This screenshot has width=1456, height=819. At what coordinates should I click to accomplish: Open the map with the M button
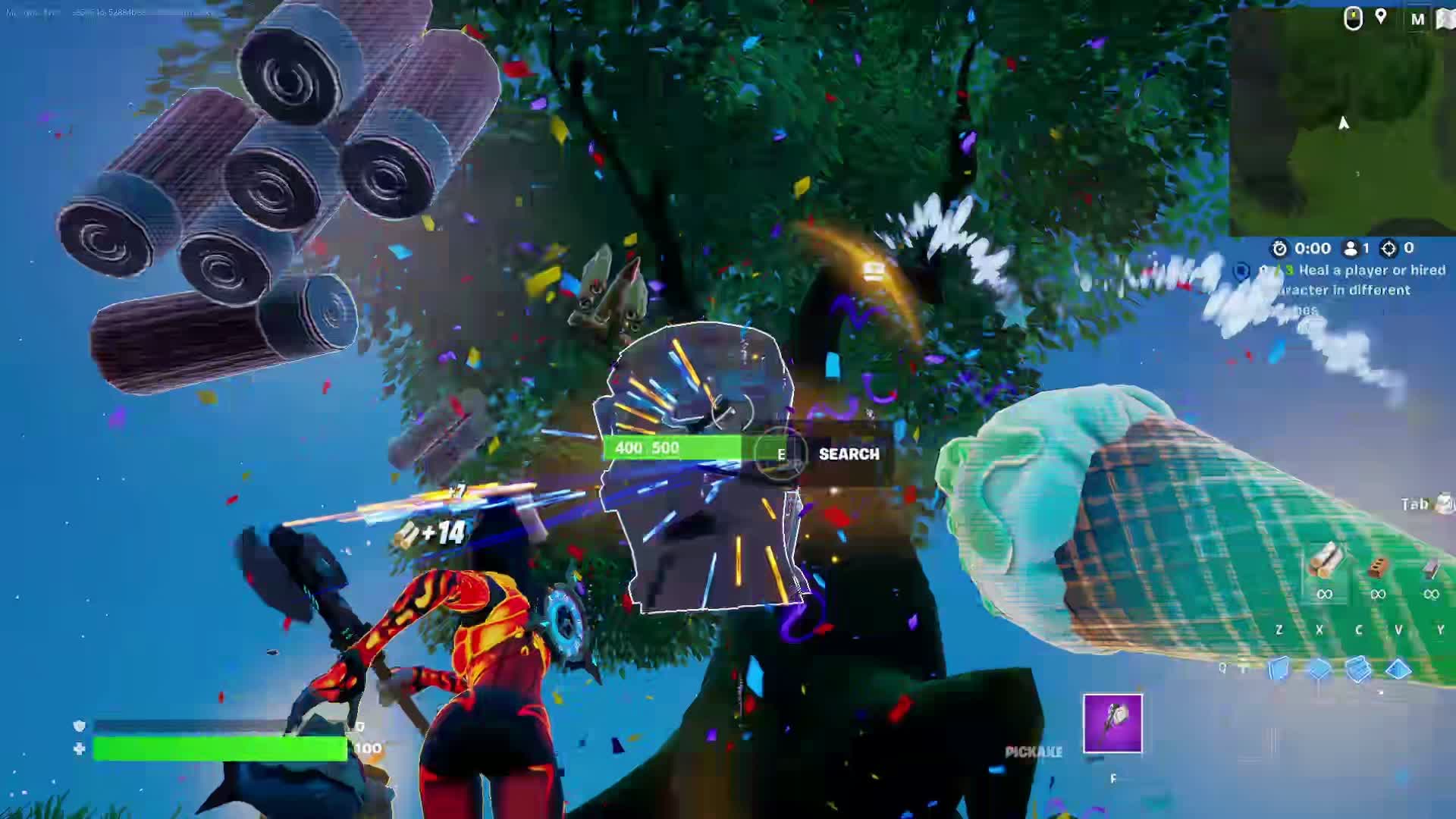point(1417,19)
